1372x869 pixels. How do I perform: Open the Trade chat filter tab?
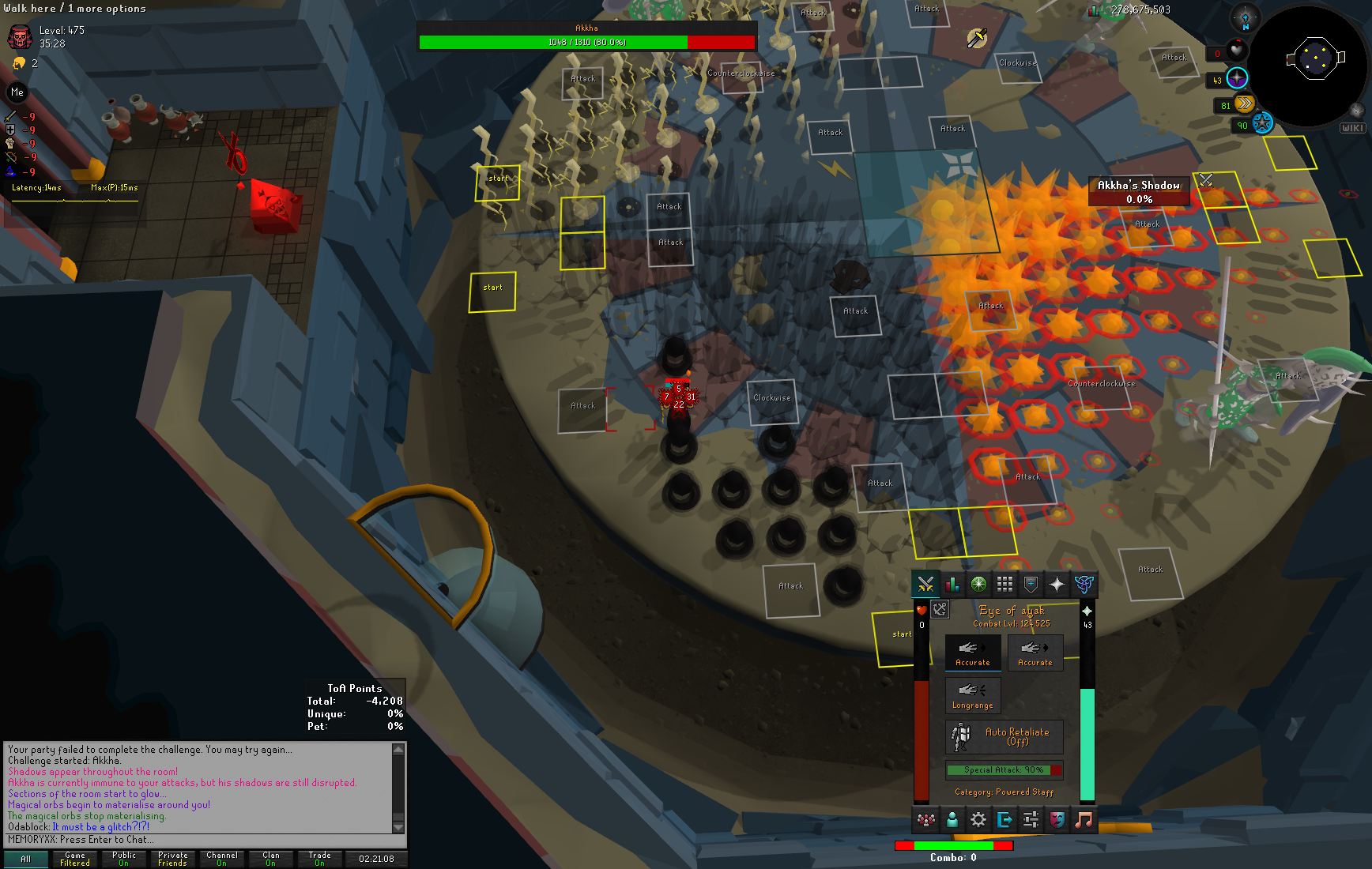320,859
